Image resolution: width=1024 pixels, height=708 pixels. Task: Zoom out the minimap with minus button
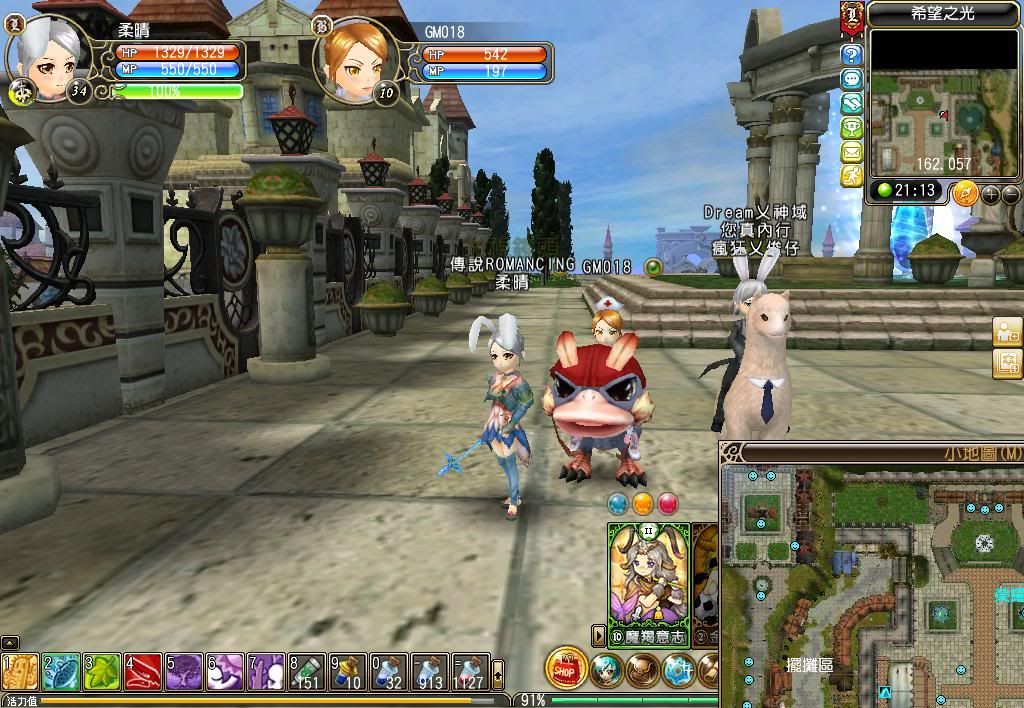[1010, 193]
